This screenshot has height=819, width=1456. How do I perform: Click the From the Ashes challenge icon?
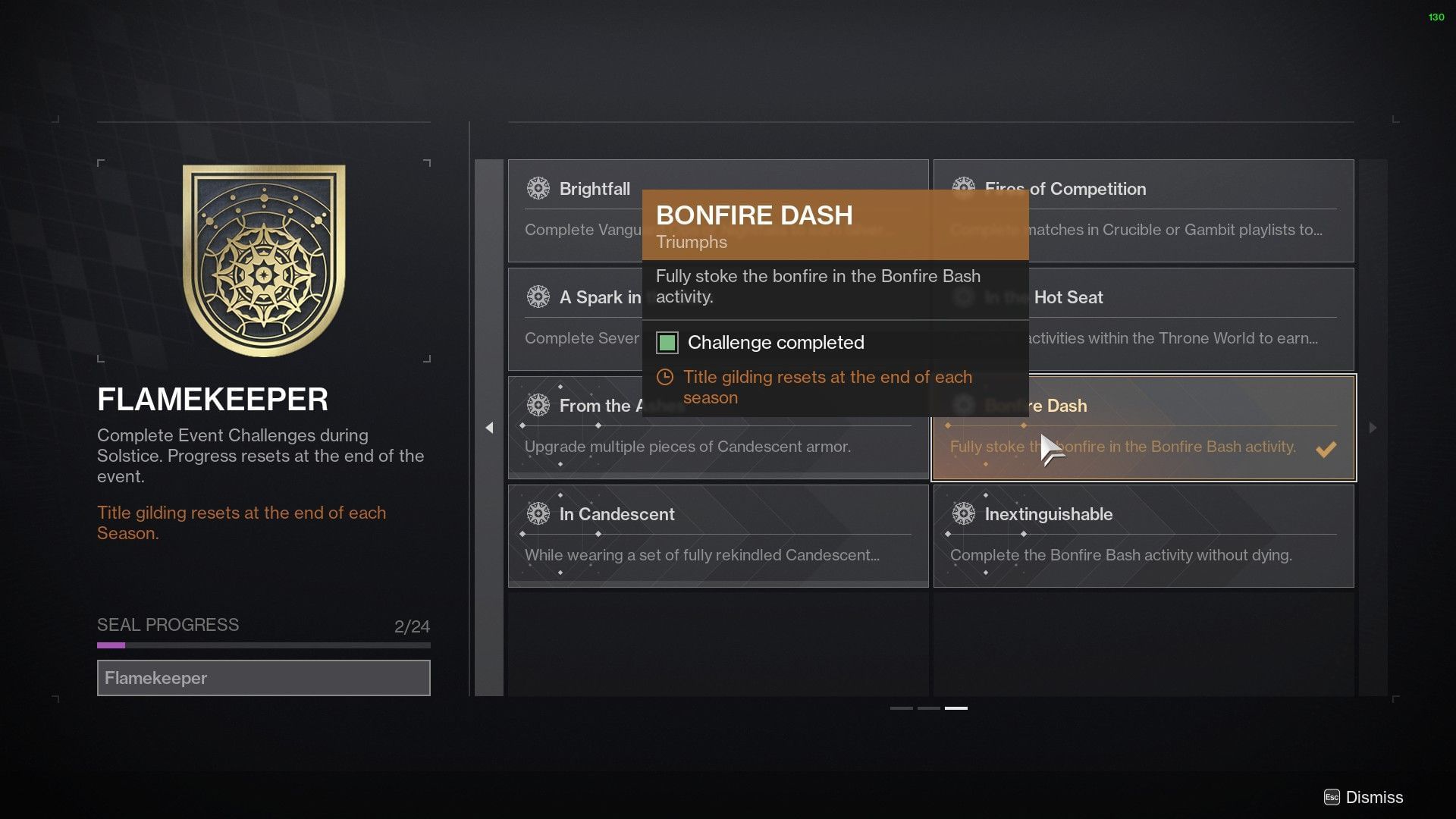coord(539,405)
